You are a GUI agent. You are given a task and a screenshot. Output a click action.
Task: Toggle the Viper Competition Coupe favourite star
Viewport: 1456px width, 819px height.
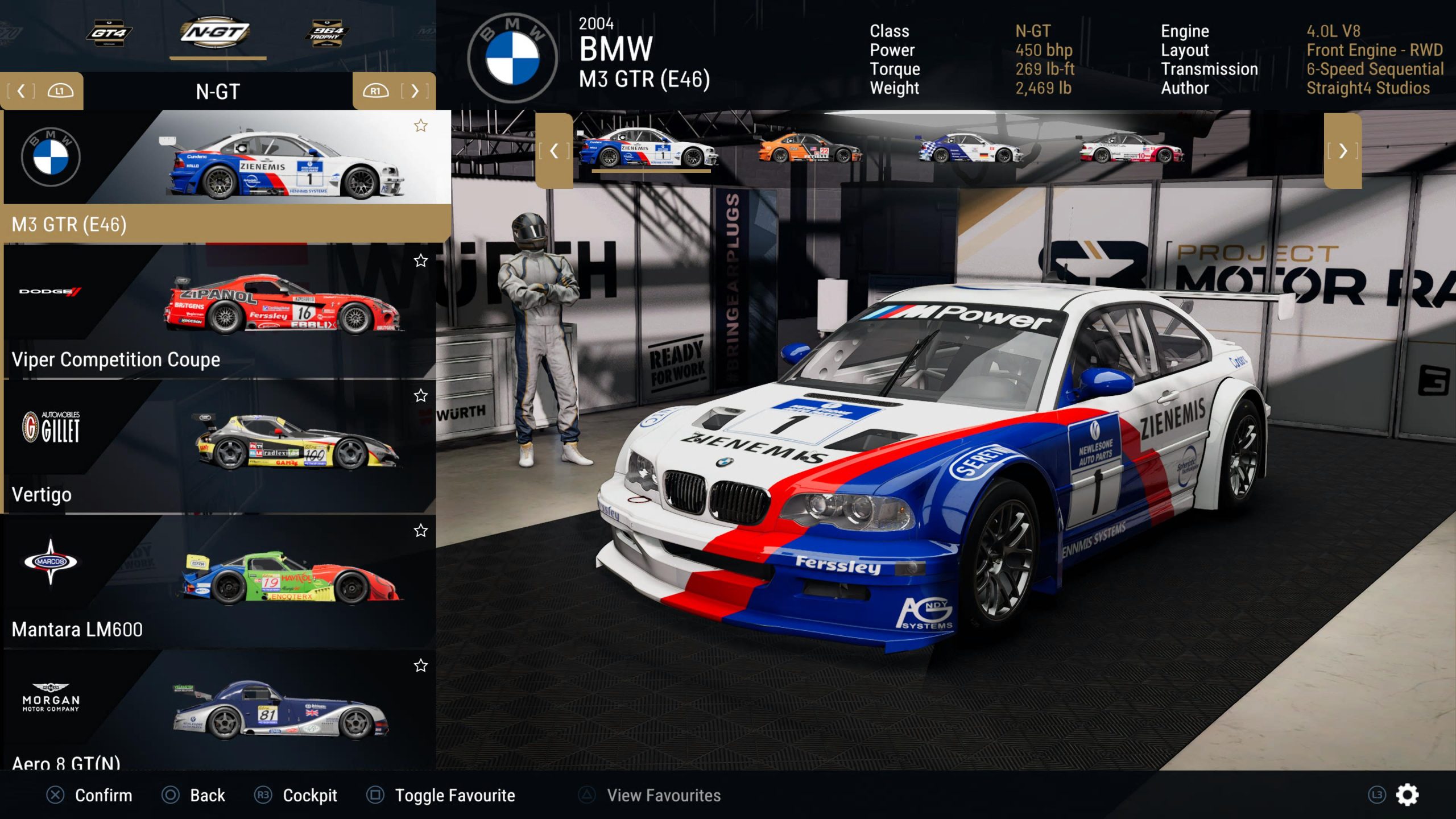coord(420,260)
